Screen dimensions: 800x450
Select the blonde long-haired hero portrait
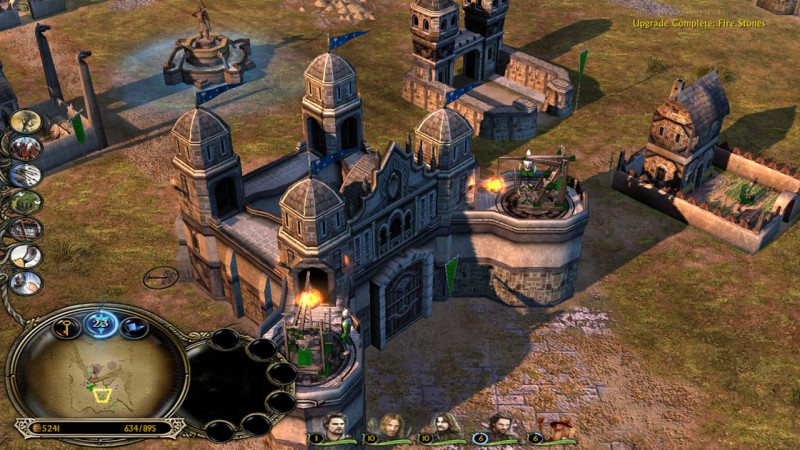[x=392, y=427]
